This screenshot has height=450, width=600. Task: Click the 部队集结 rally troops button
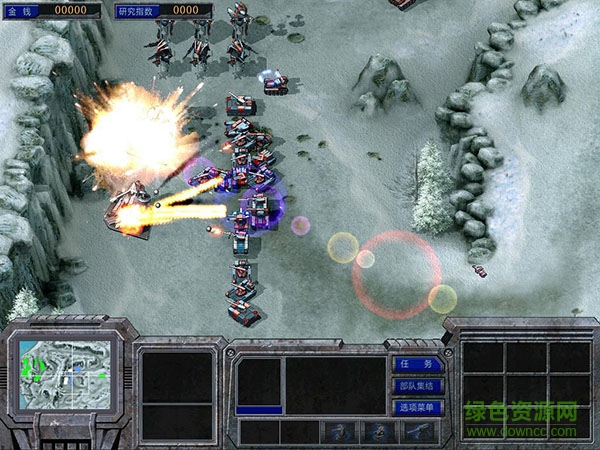(x=417, y=386)
